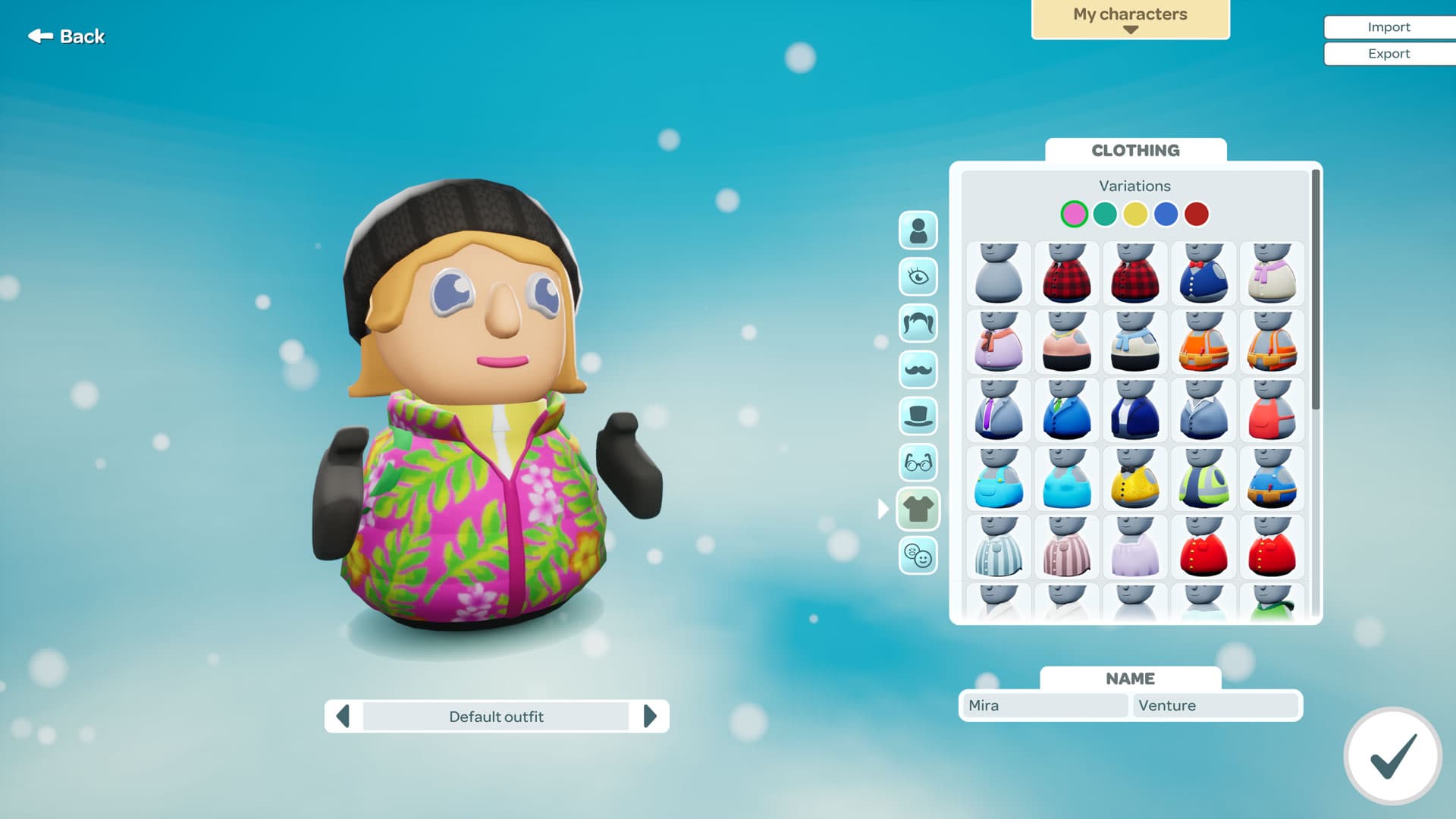Switch to the Clothing panel header

(1135, 150)
